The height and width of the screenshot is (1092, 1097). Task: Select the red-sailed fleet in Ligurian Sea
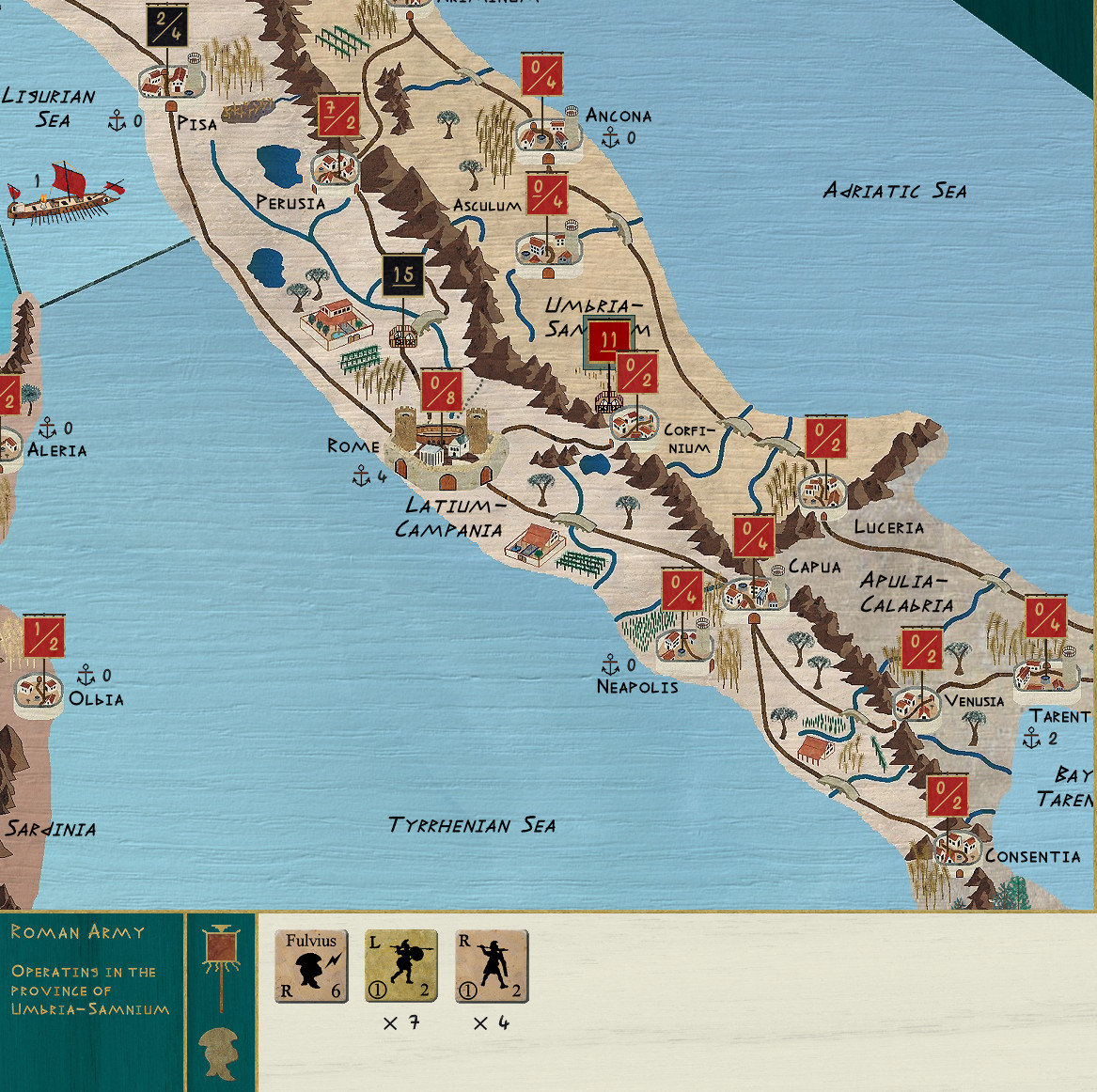pos(64,193)
